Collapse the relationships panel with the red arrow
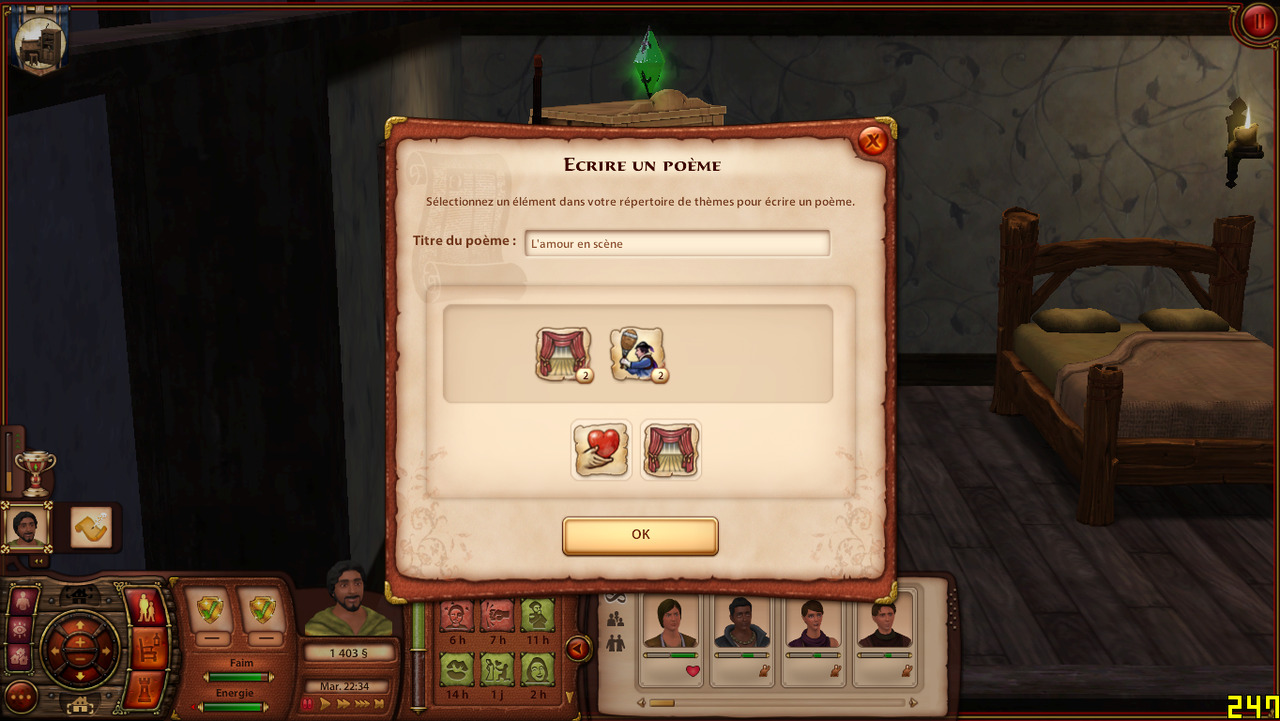Screen dimensions: 1280x721 point(578,649)
